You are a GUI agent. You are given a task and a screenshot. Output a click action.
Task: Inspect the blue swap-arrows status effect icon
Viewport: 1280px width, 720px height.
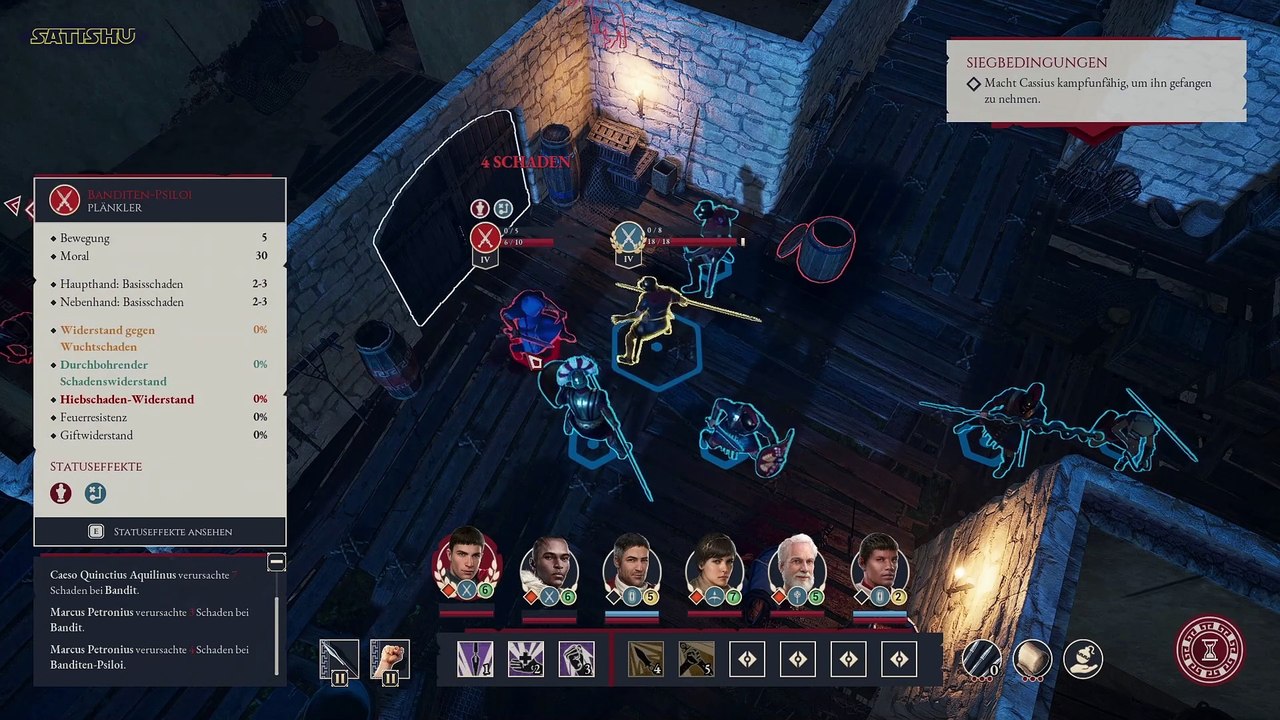coord(94,493)
